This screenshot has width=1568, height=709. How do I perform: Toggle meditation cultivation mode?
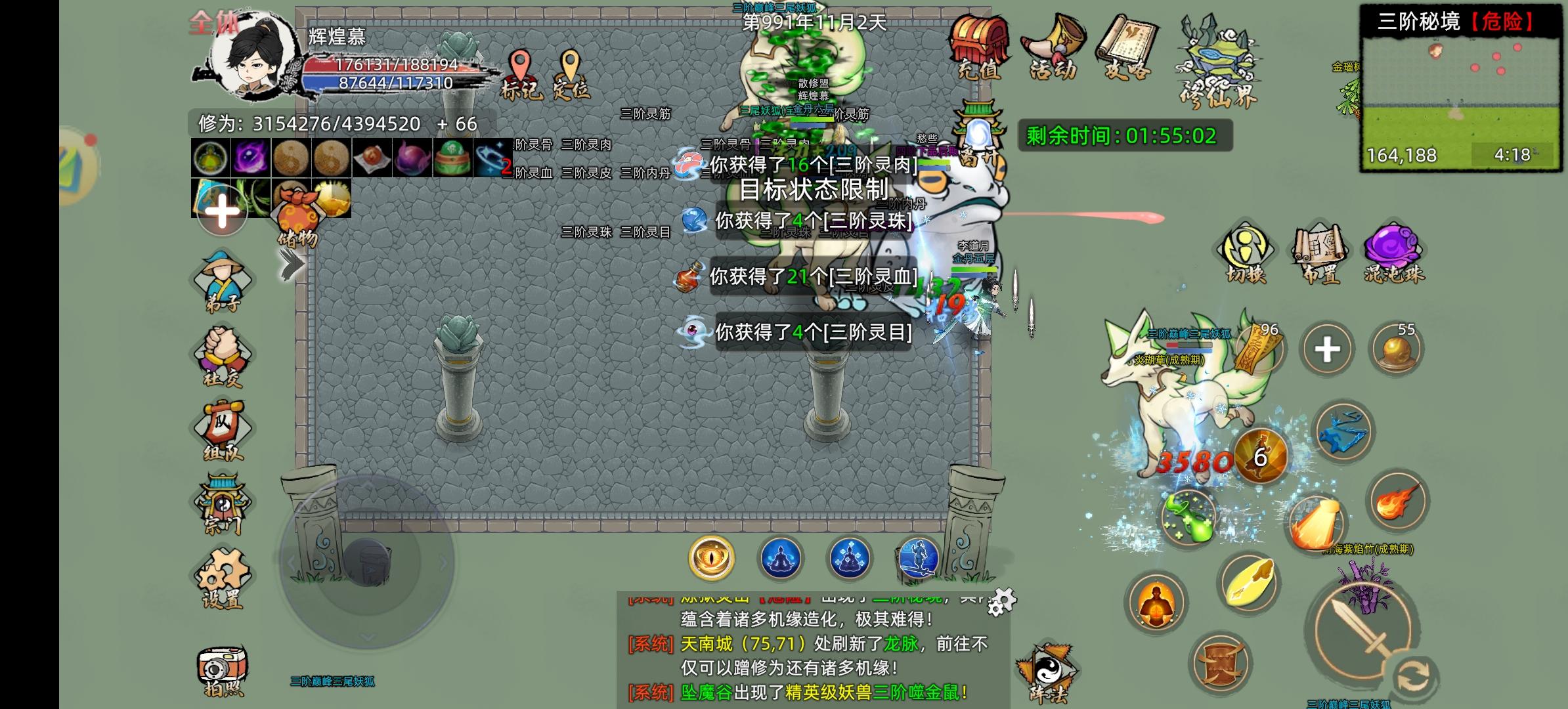click(x=781, y=557)
